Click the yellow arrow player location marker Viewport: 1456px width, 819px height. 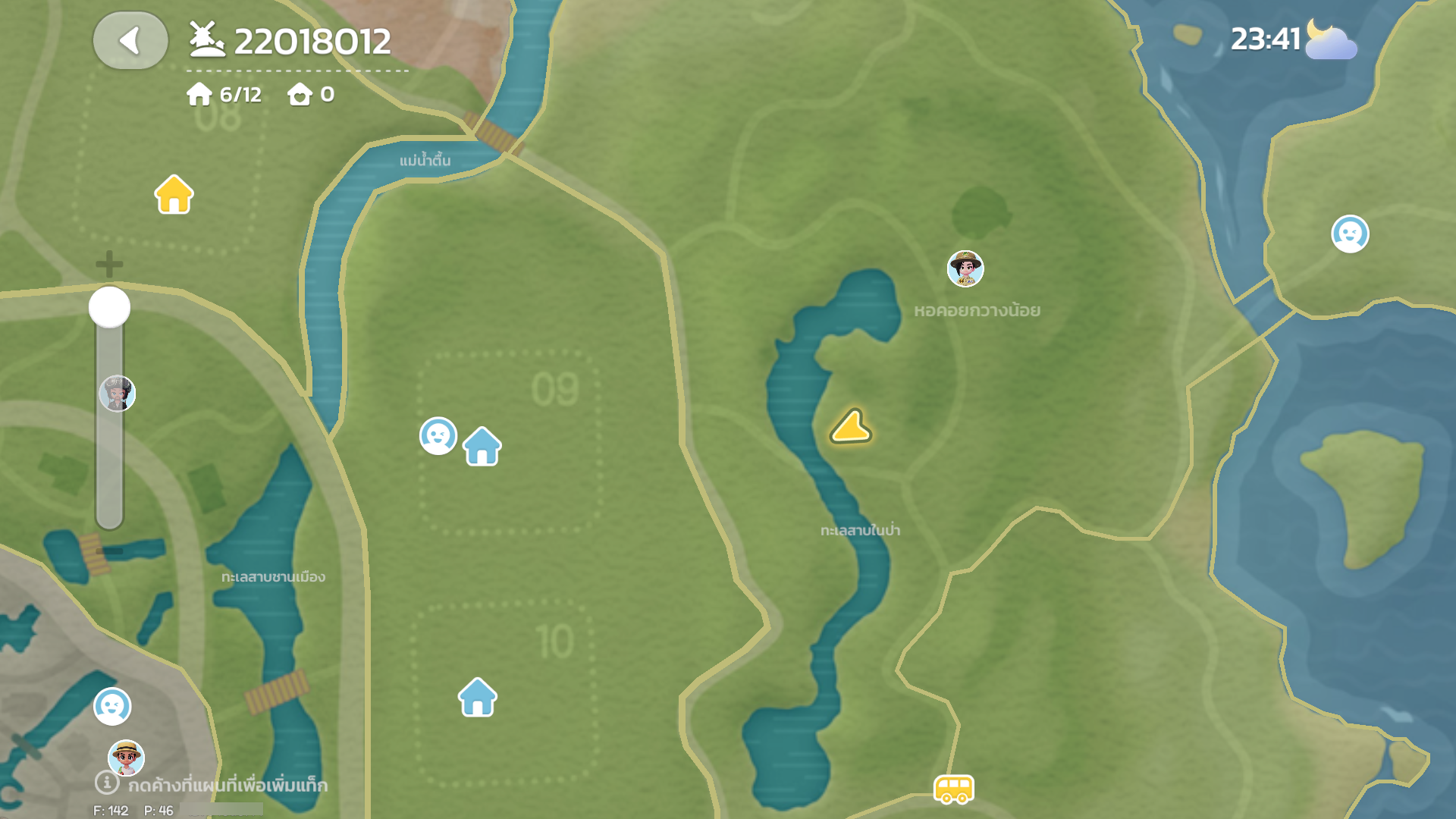(851, 427)
